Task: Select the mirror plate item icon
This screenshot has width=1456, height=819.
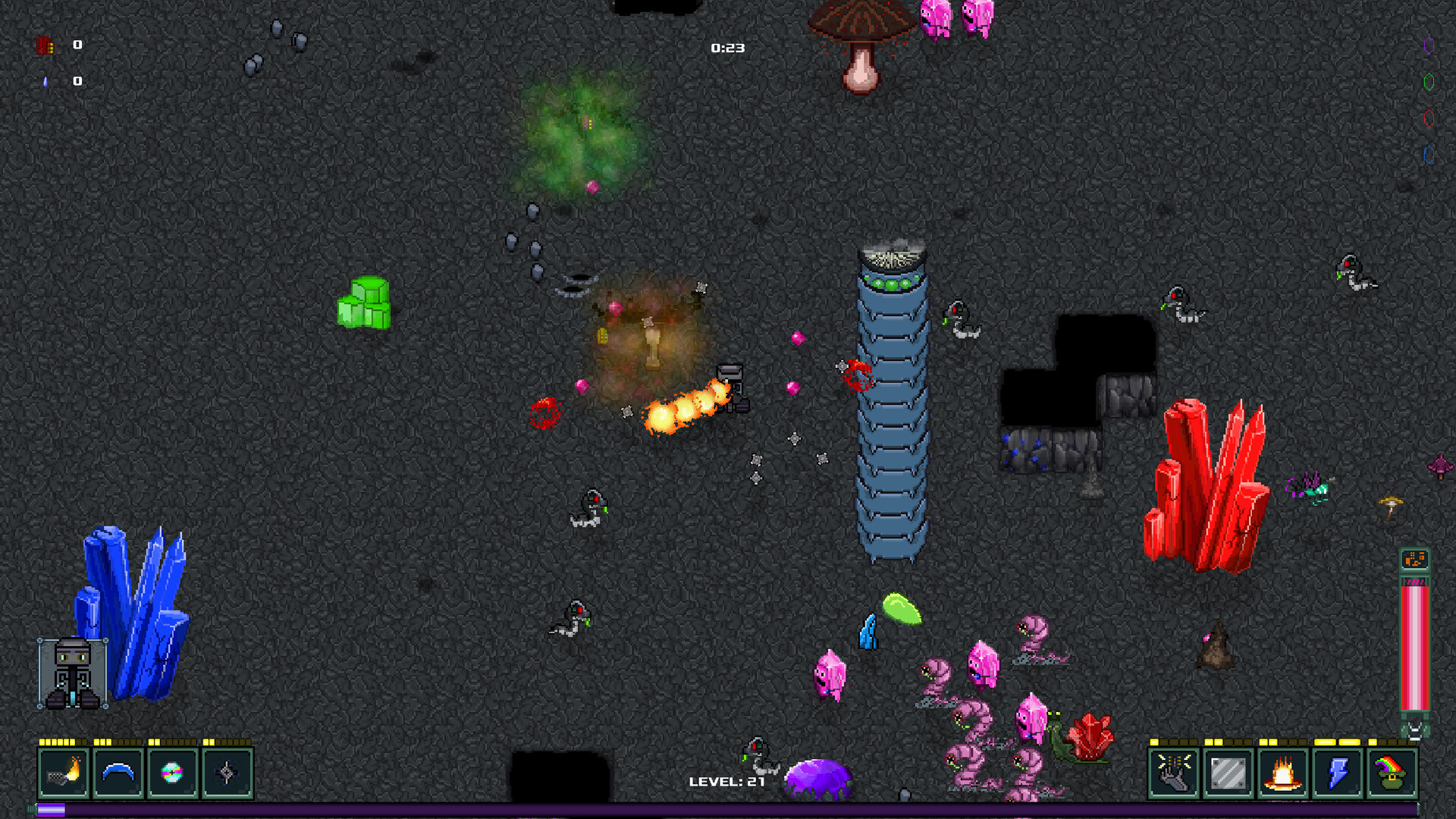Action: (x=1228, y=772)
